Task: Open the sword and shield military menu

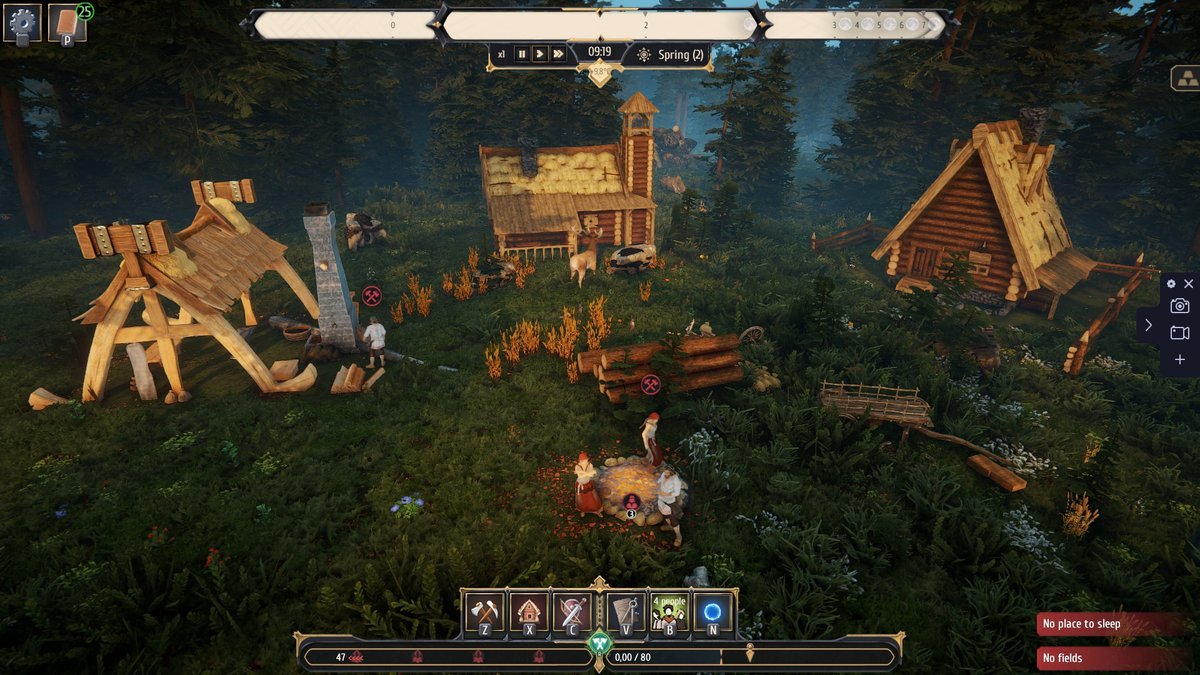Action: point(573,612)
